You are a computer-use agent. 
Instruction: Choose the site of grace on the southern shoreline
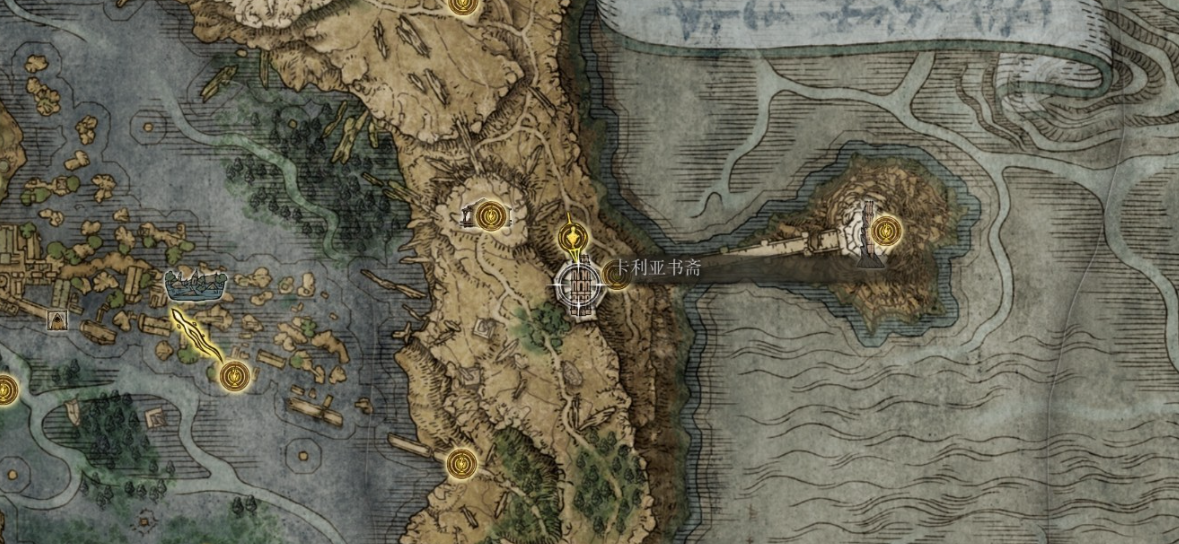(x=459, y=463)
